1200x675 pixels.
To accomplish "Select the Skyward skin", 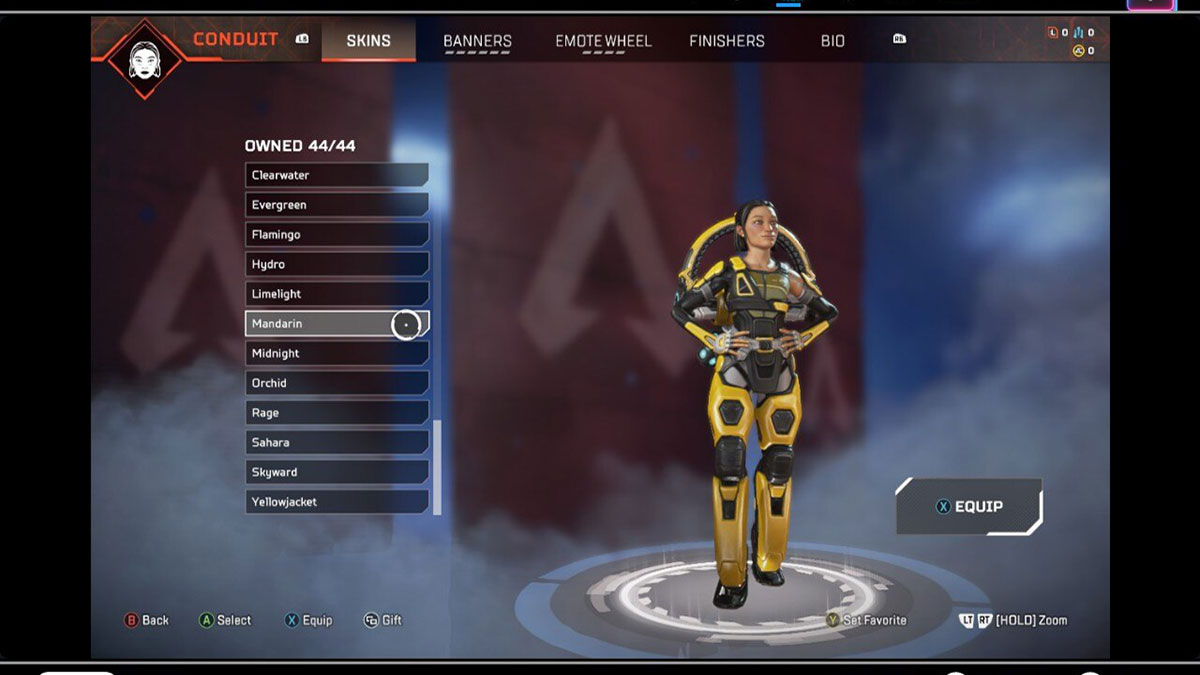I will pyautogui.click(x=336, y=472).
